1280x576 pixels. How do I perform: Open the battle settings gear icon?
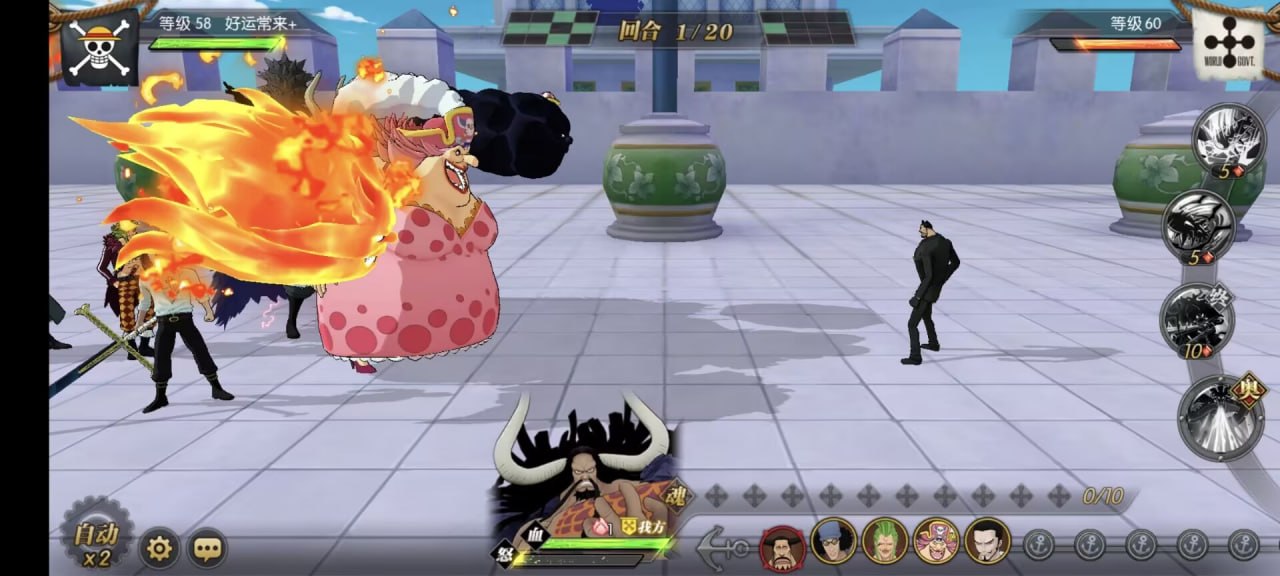(x=159, y=548)
